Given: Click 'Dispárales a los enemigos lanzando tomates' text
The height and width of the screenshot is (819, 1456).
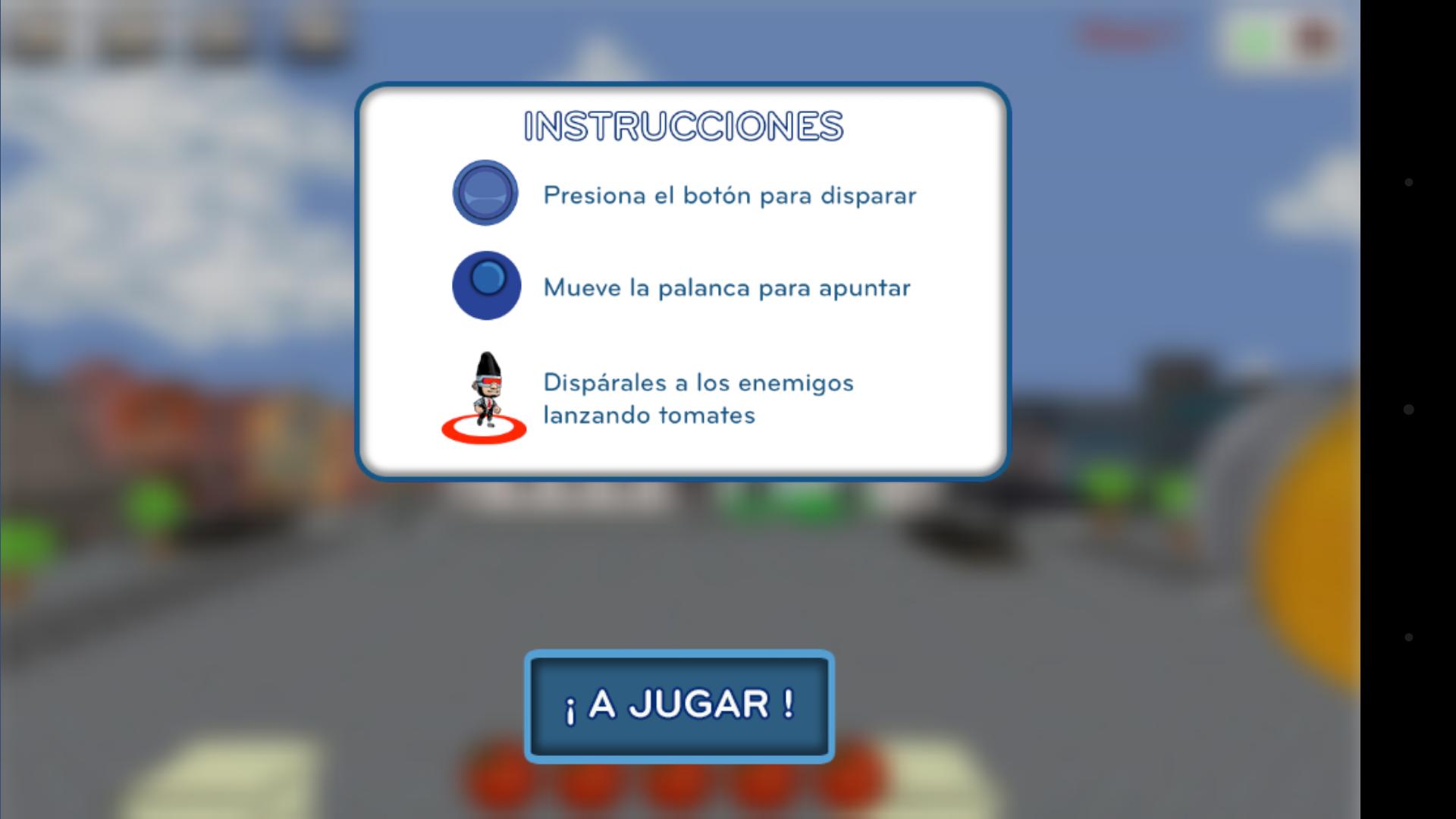Looking at the screenshot, I should (697, 398).
